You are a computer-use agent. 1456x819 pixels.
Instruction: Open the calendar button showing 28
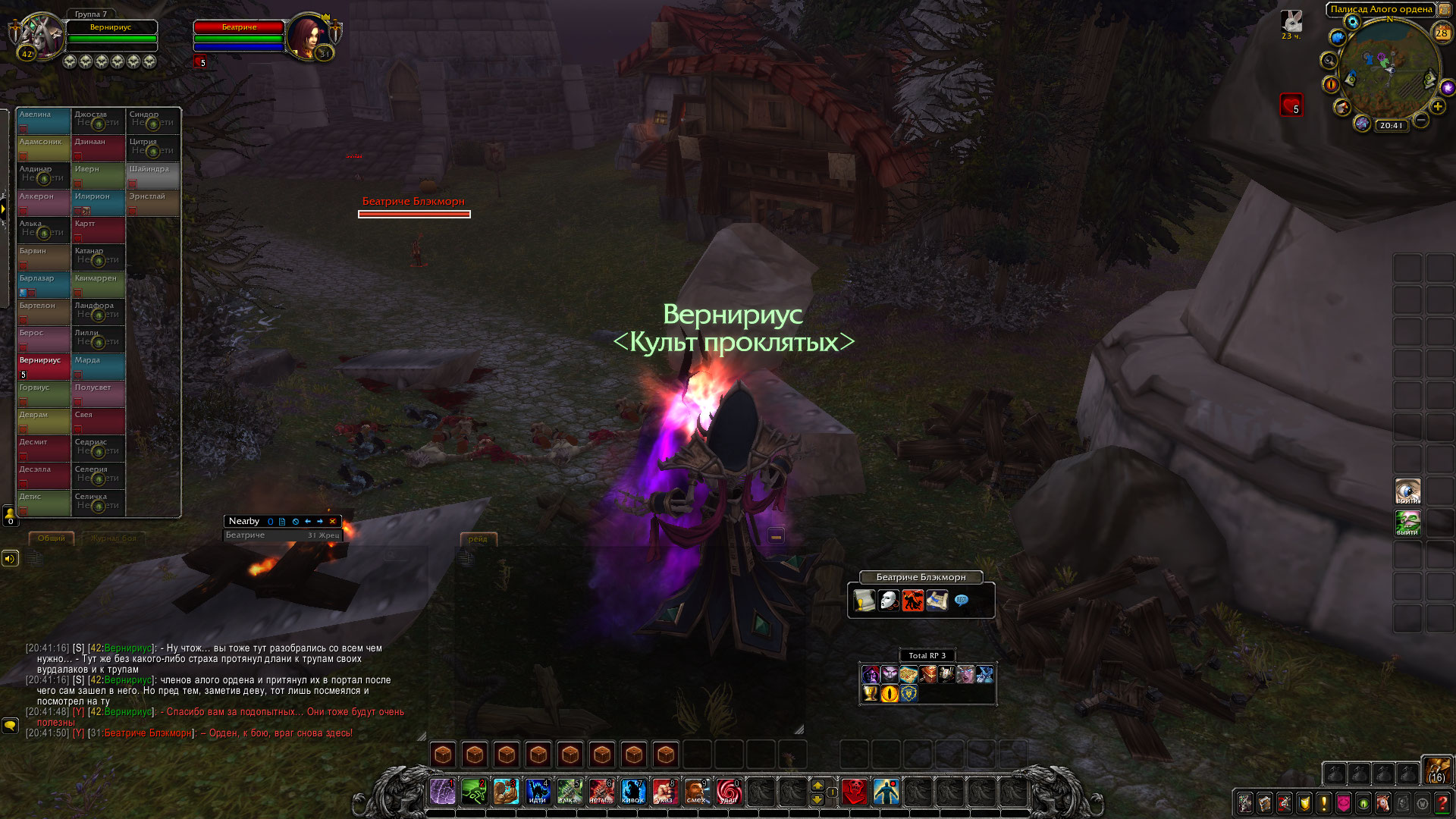(1442, 33)
